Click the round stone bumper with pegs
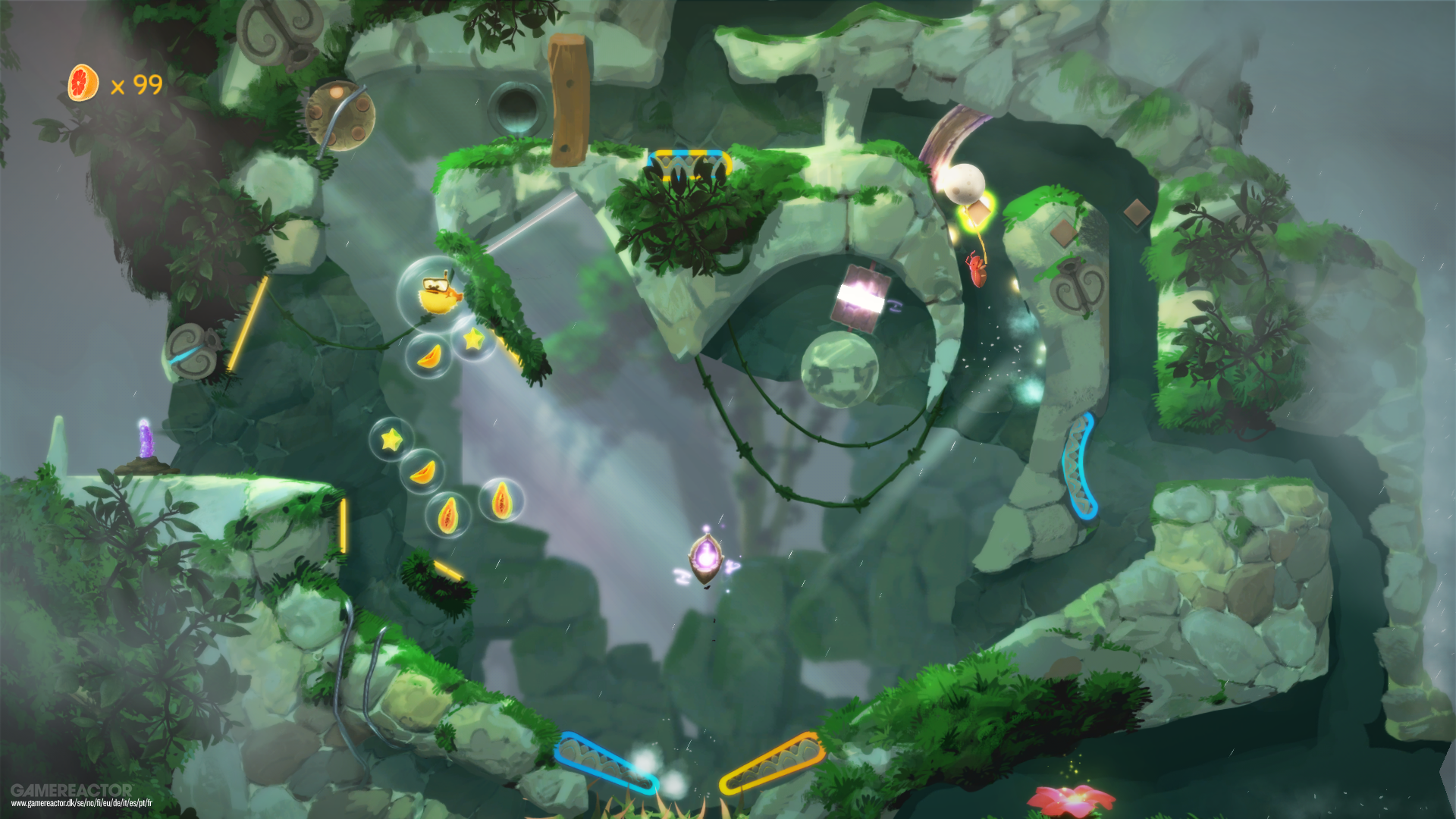This screenshot has width=1456, height=819. coord(340,114)
